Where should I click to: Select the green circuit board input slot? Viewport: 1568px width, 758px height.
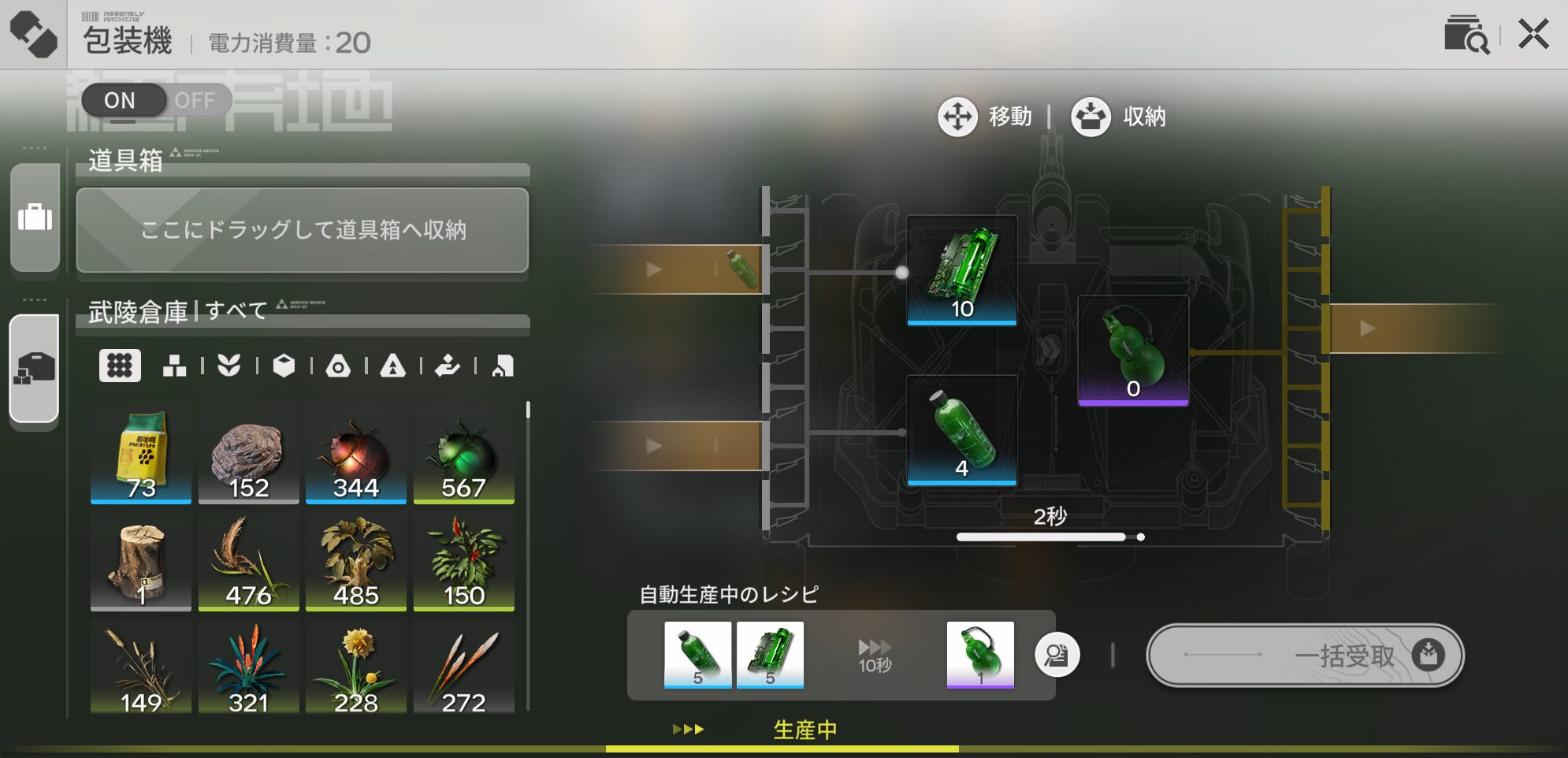click(961, 270)
